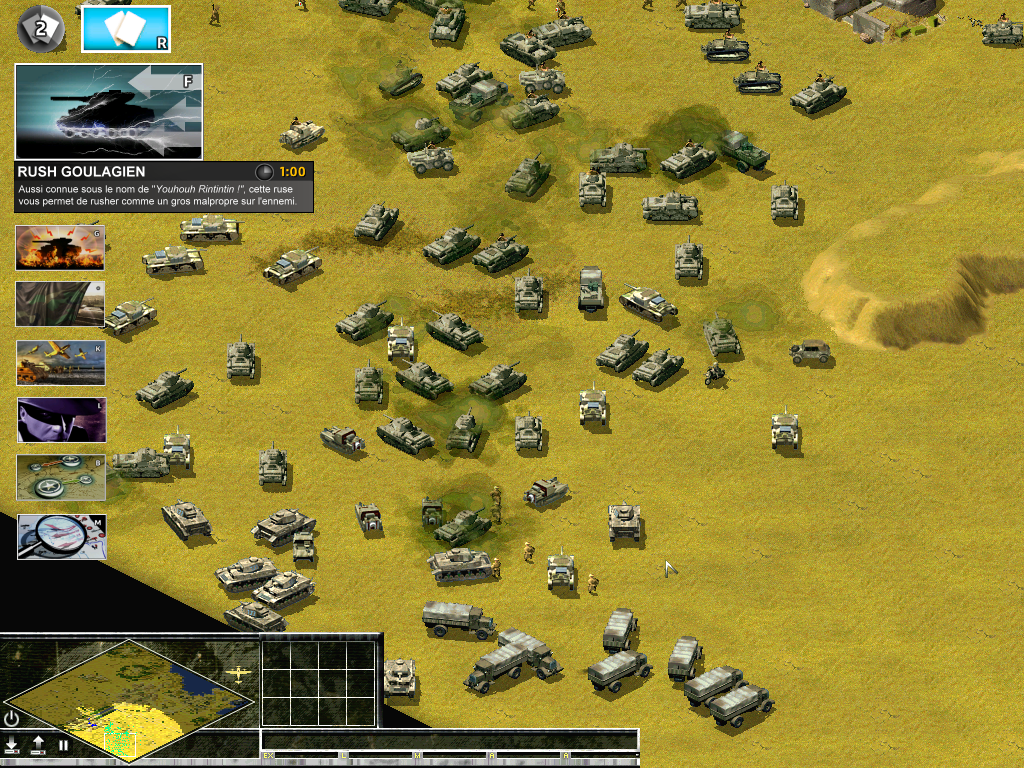Activate the magnifying glass ruse
Image resolution: width=1024 pixels, height=768 pixels.
pyautogui.click(x=61, y=536)
